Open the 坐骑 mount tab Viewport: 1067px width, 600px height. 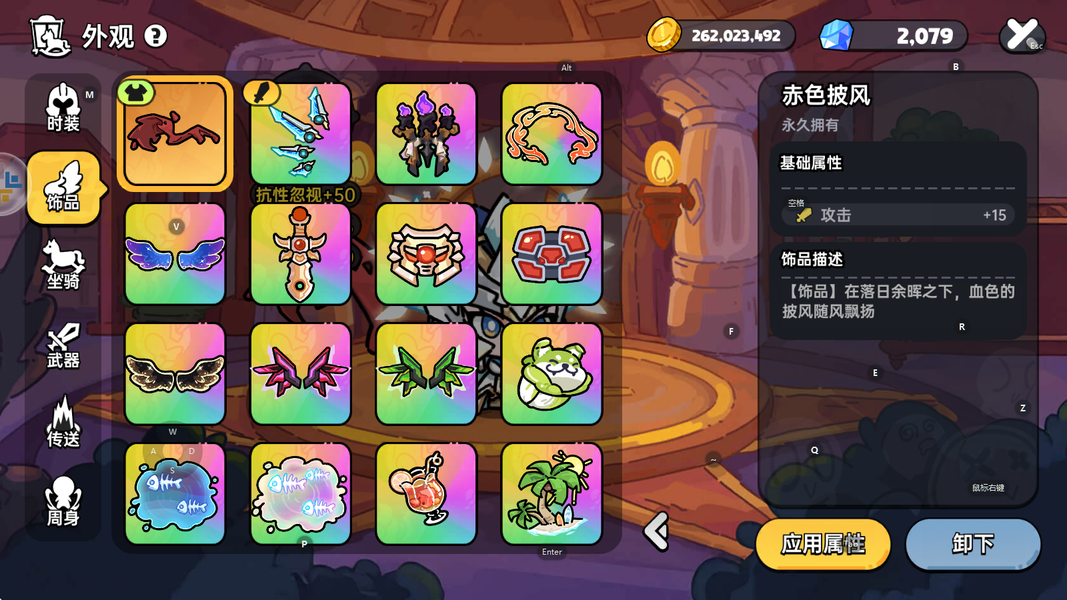[x=63, y=265]
